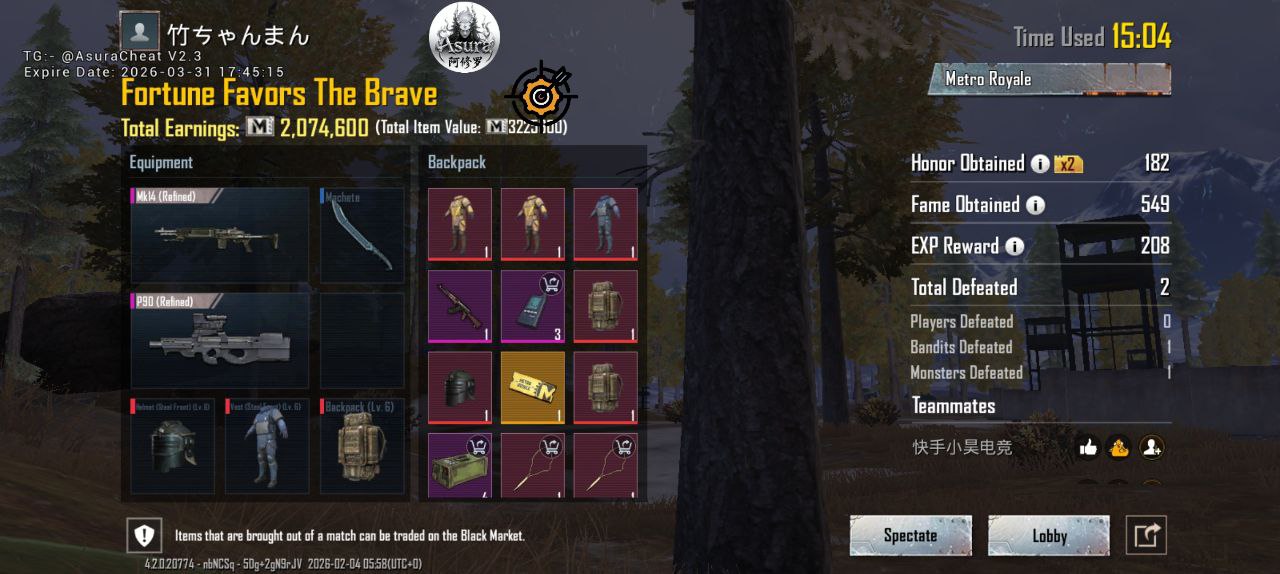Image resolution: width=1280 pixels, height=574 pixels.
Task: Send the poop emote to the teammate
Action: pyautogui.click(x=1119, y=448)
